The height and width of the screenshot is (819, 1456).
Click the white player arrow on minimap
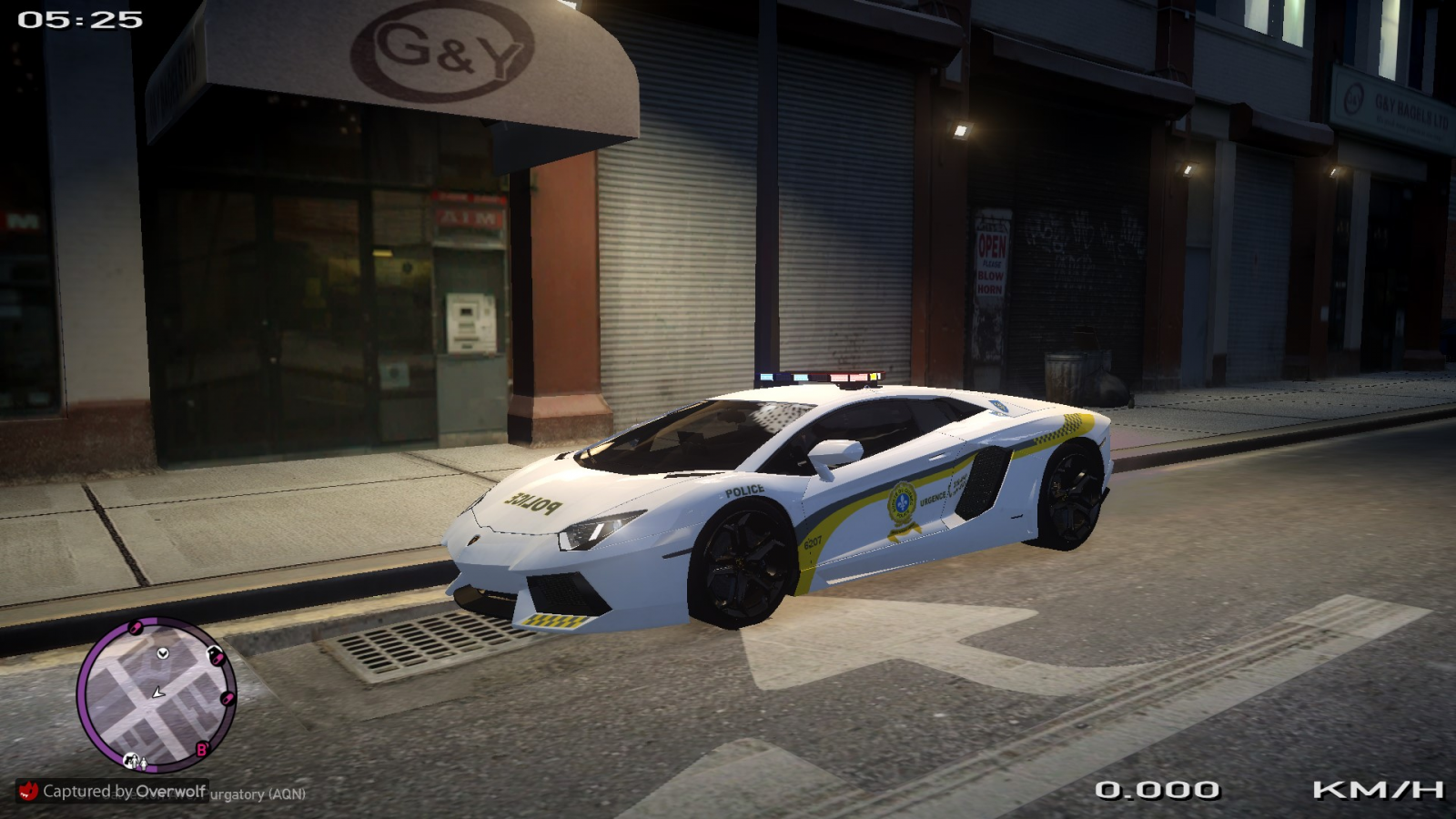(x=157, y=693)
